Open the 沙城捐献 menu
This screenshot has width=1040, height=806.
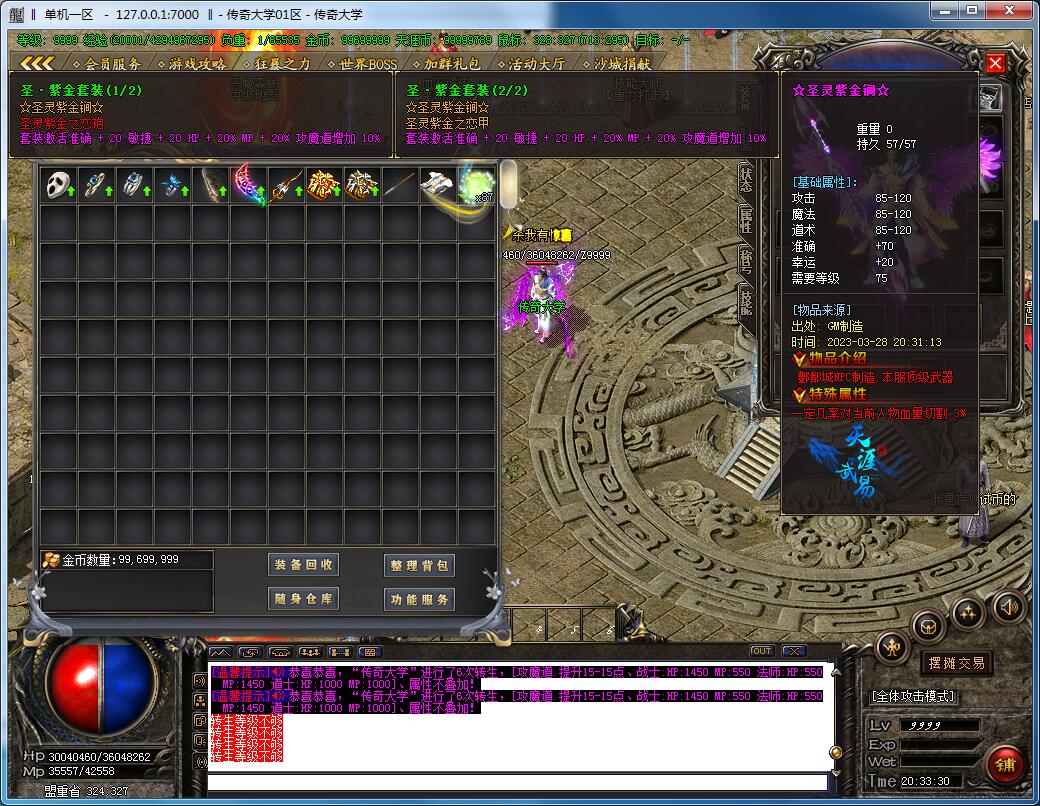click(x=615, y=63)
